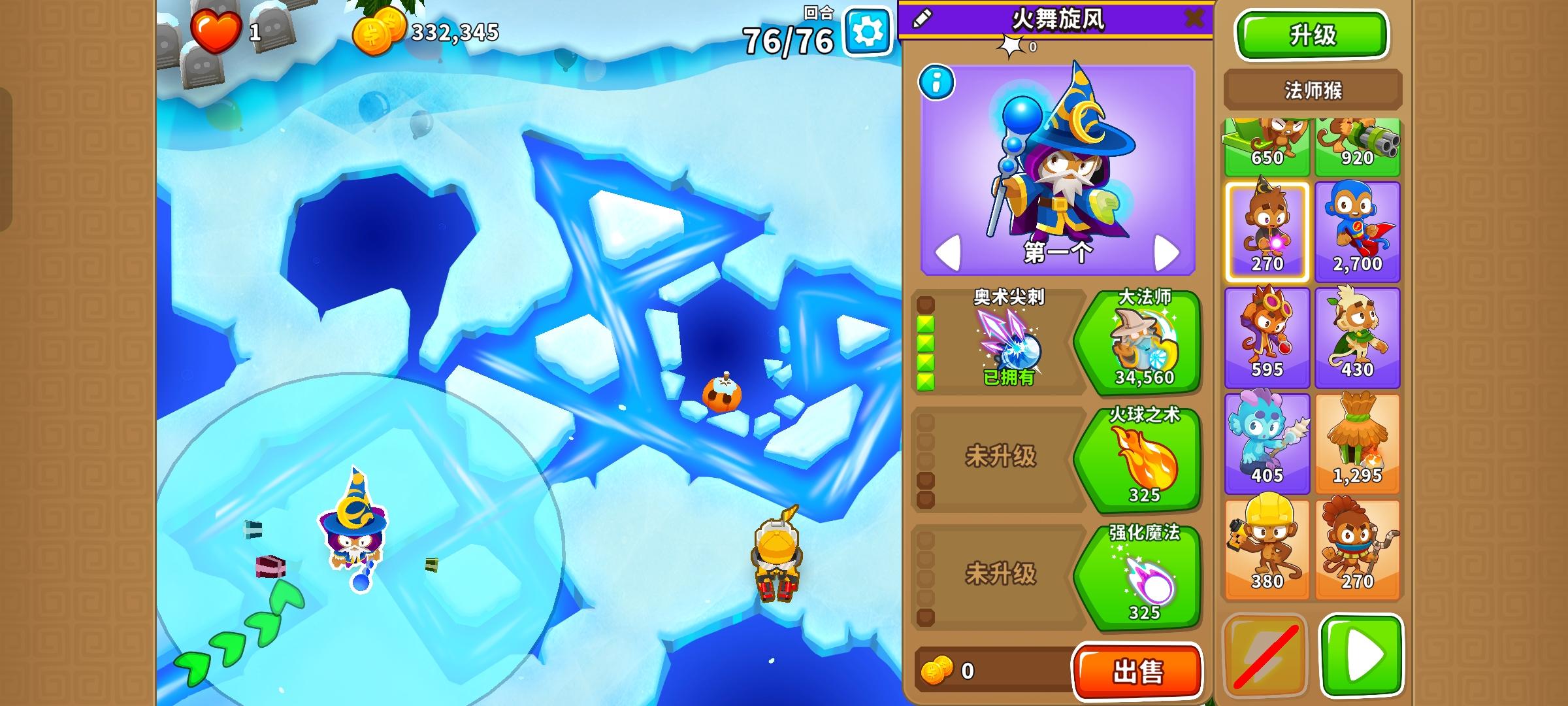Select the Alchemist tower priced 595
This screenshot has height=706, width=1568.
click(x=1267, y=337)
